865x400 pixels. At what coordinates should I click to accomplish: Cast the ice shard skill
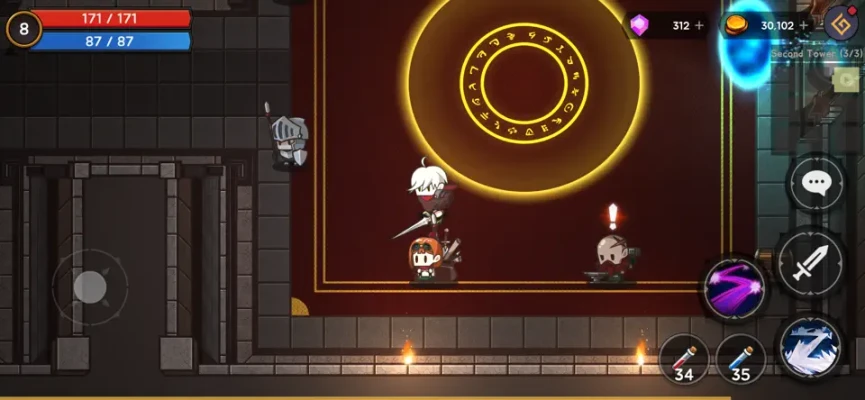point(809,347)
